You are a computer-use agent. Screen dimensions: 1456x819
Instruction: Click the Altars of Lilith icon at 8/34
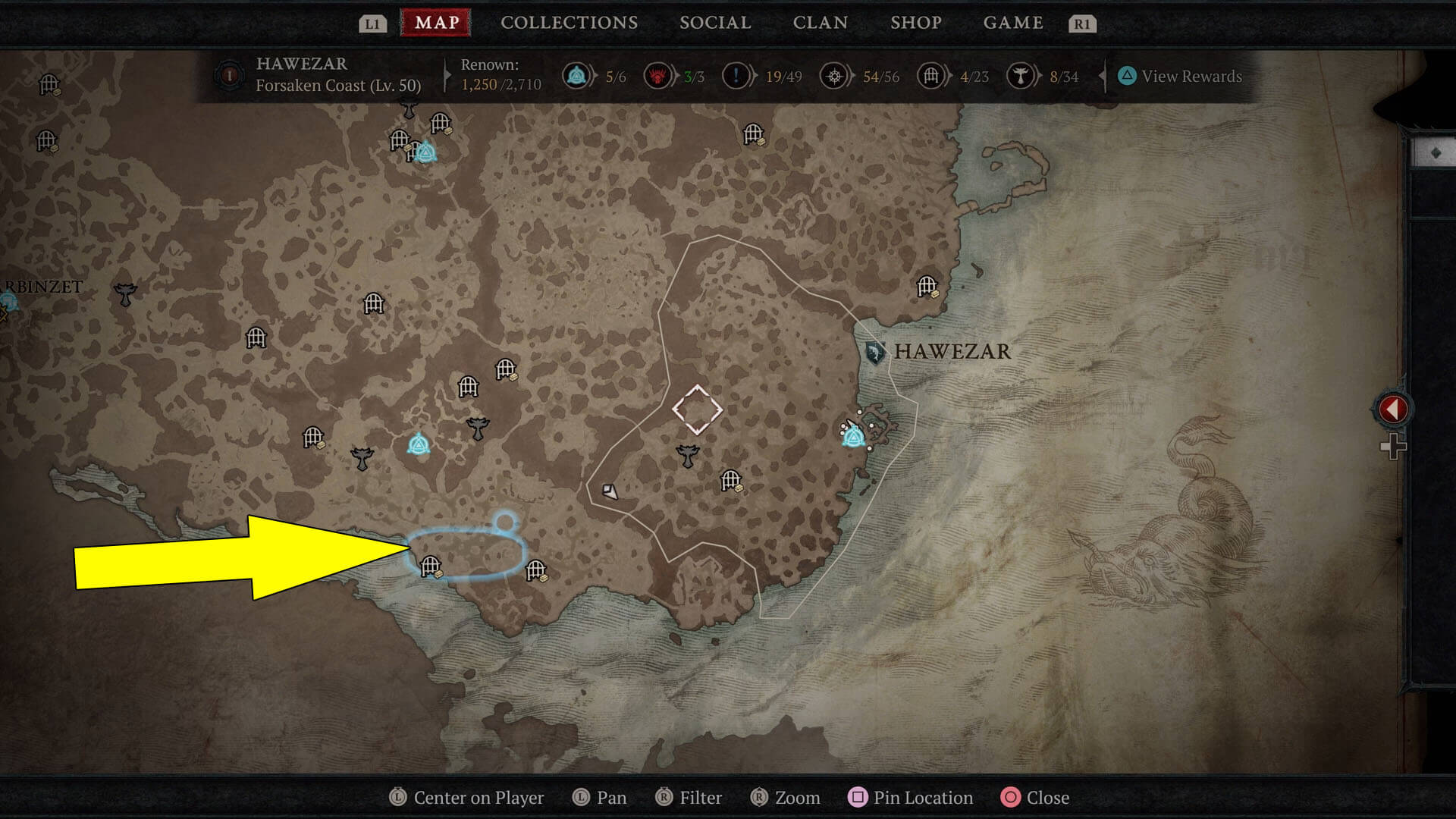click(x=1025, y=76)
